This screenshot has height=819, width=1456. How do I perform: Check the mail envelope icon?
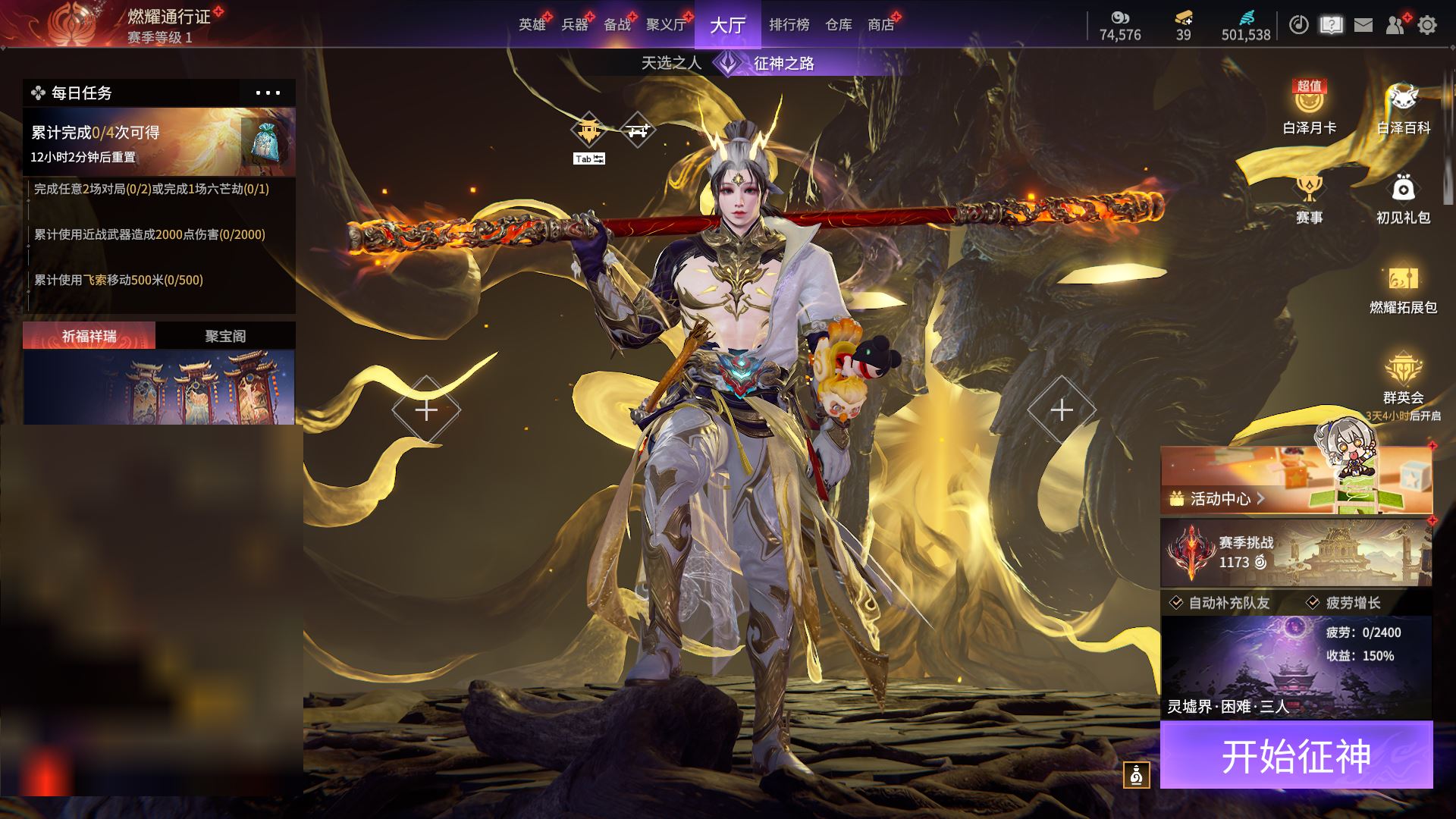[1363, 25]
